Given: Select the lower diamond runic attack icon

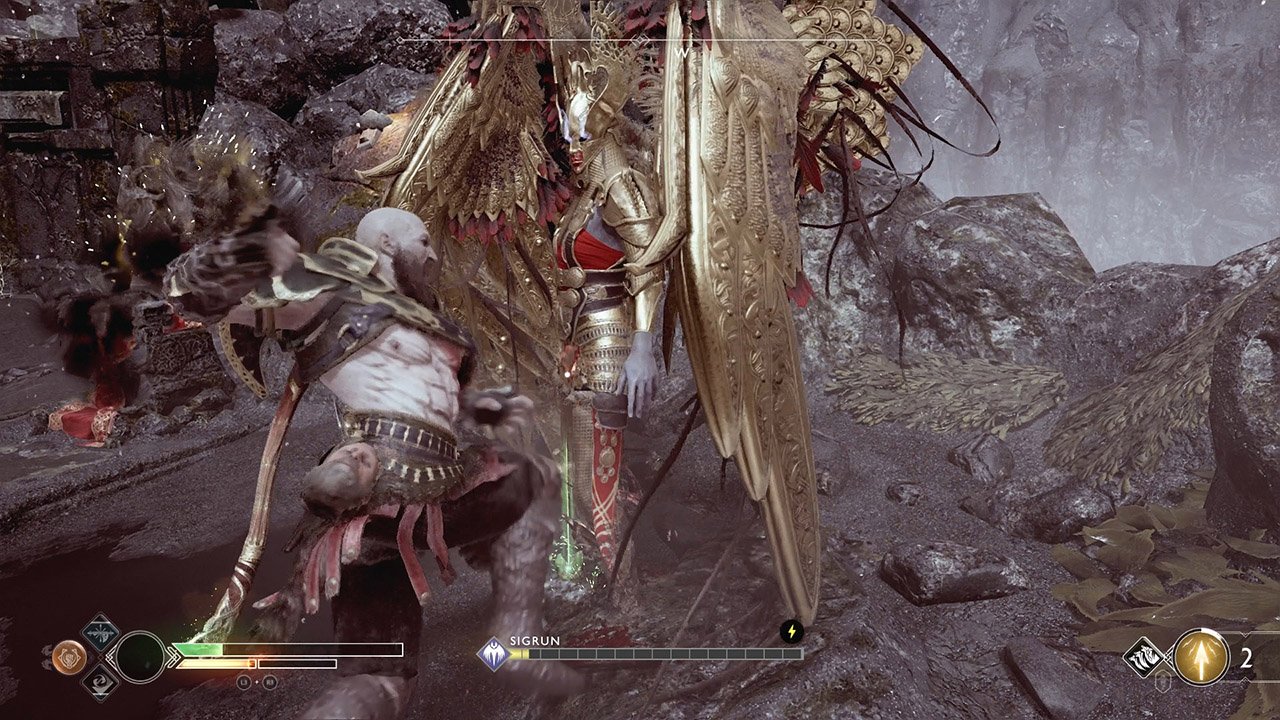Looking at the screenshot, I should coord(100,682).
